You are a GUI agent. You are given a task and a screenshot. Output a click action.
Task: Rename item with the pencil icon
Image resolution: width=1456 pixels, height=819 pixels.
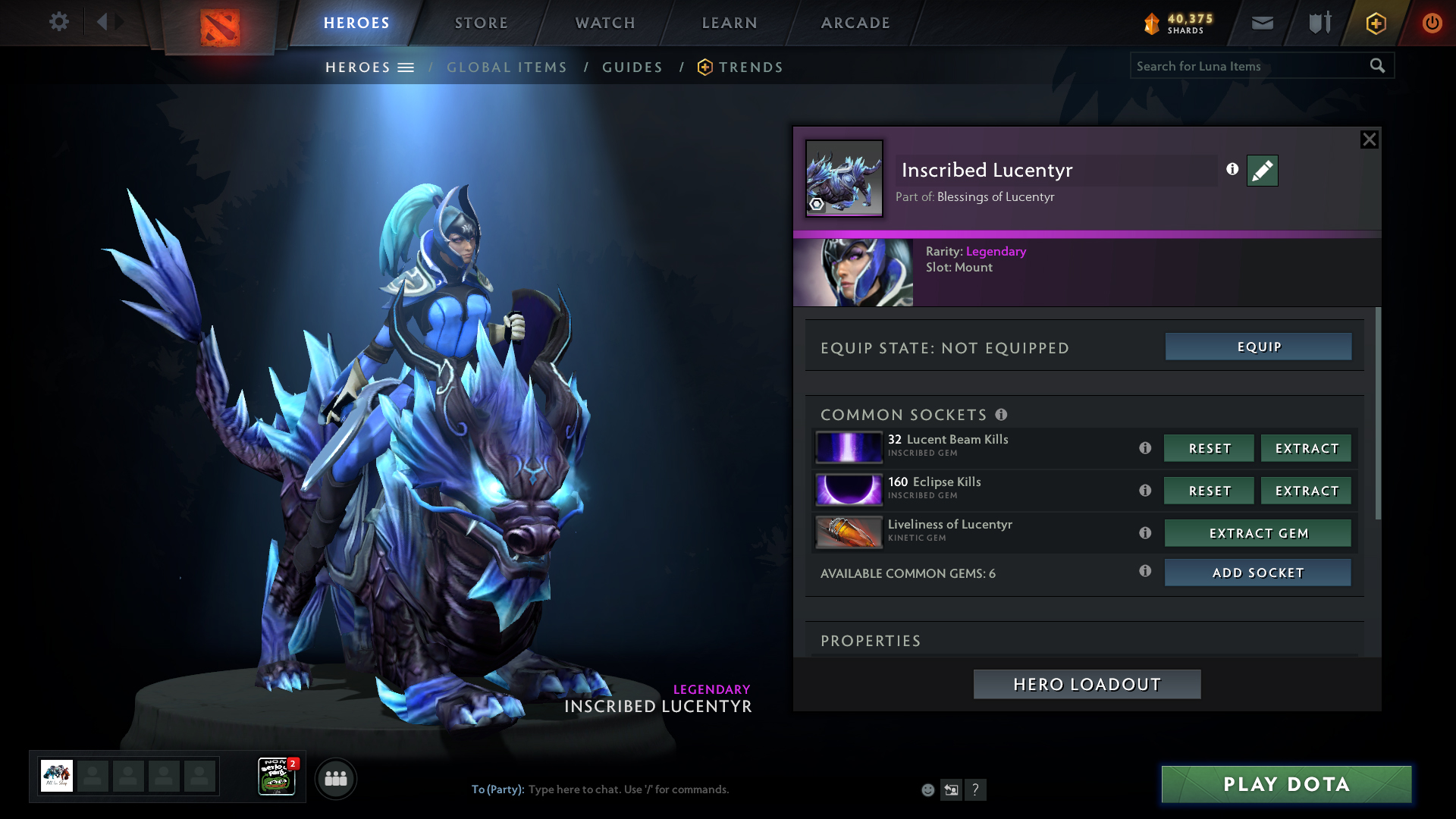tap(1263, 171)
